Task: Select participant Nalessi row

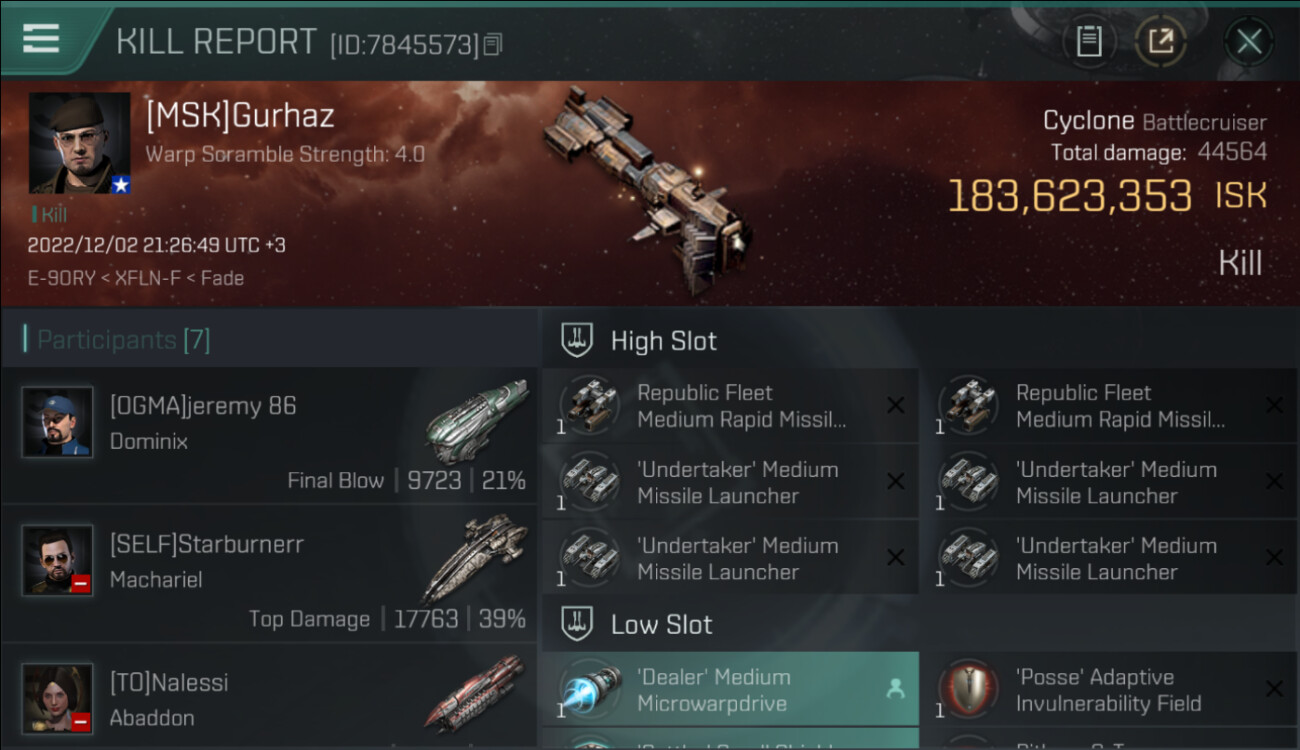Action: [270, 698]
